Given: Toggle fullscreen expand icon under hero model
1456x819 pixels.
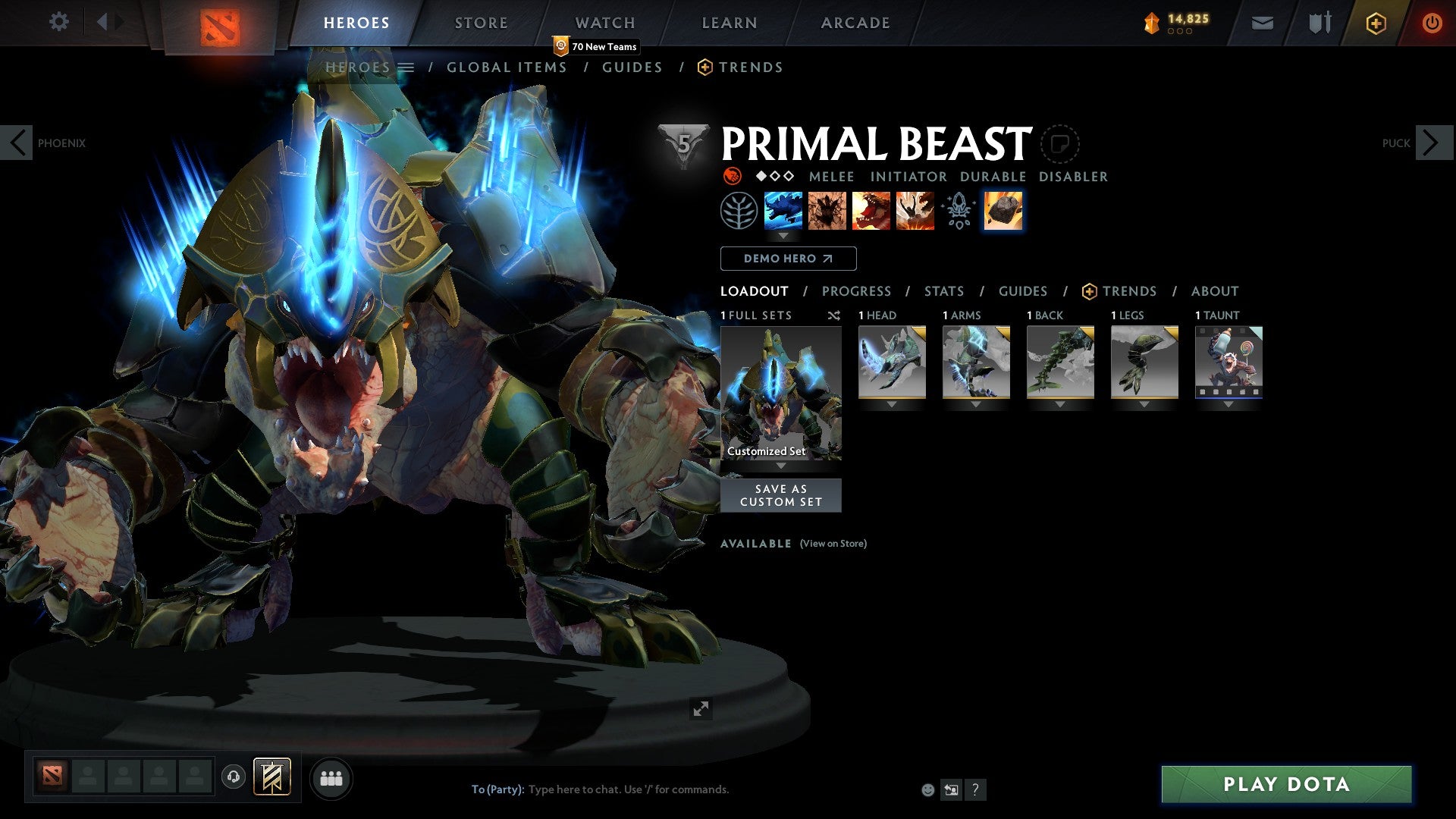Looking at the screenshot, I should pos(701,708).
